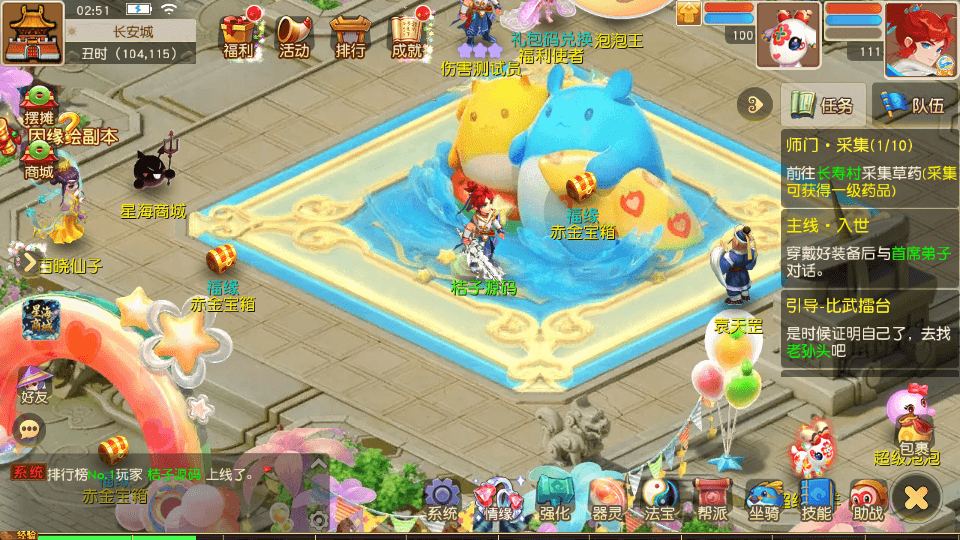This screenshot has height=540, width=960.
Task: Open the 技能 skills book icon
Action: pyautogui.click(x=816, y=499)
